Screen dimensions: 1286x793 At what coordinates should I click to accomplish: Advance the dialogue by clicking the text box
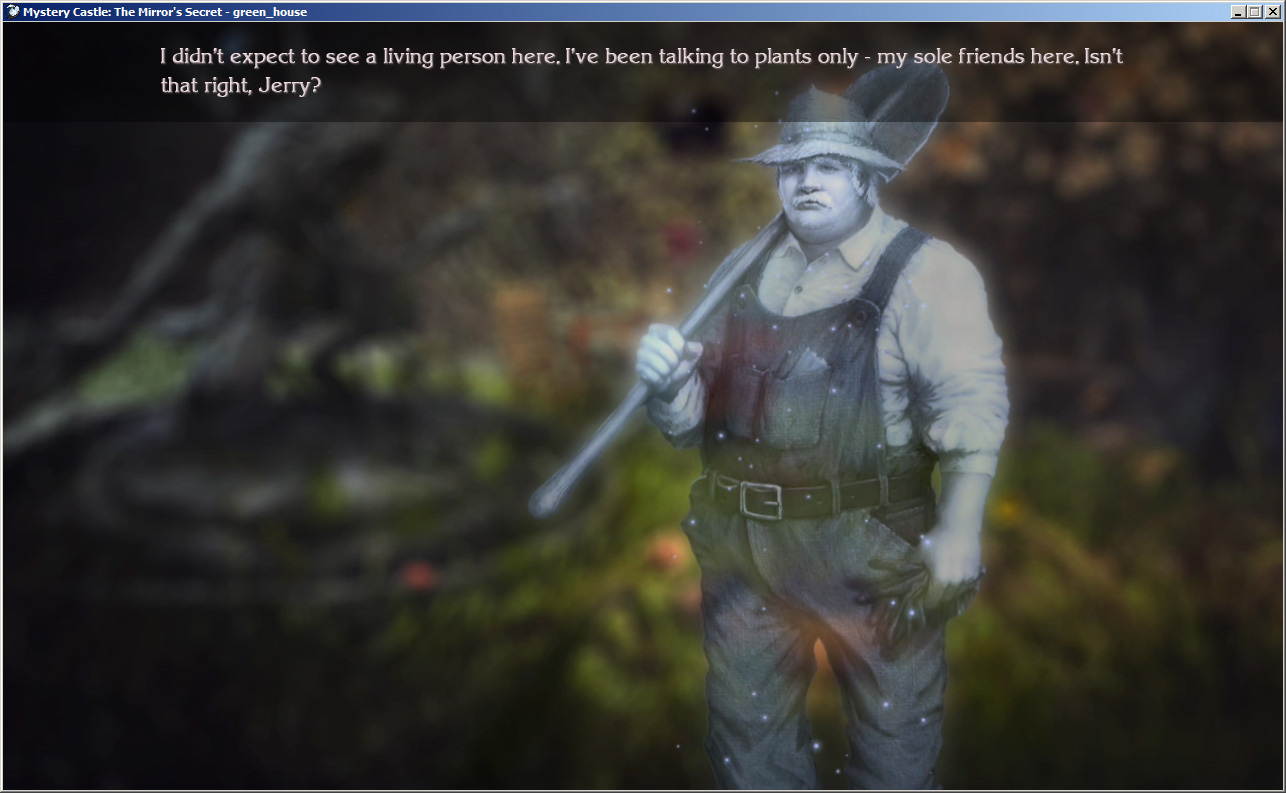[640, 70]
